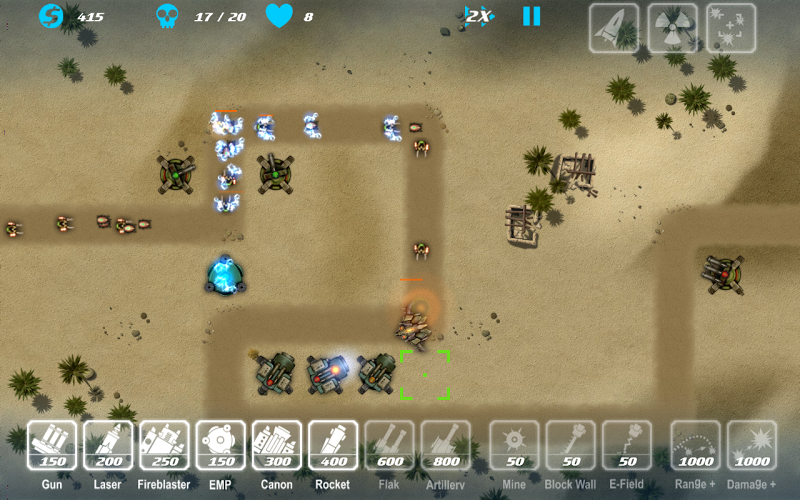Image resolution: width=800 pixels, height=500 pixels.
Task: Select the Block Wall item
Action: click(570, 445)
